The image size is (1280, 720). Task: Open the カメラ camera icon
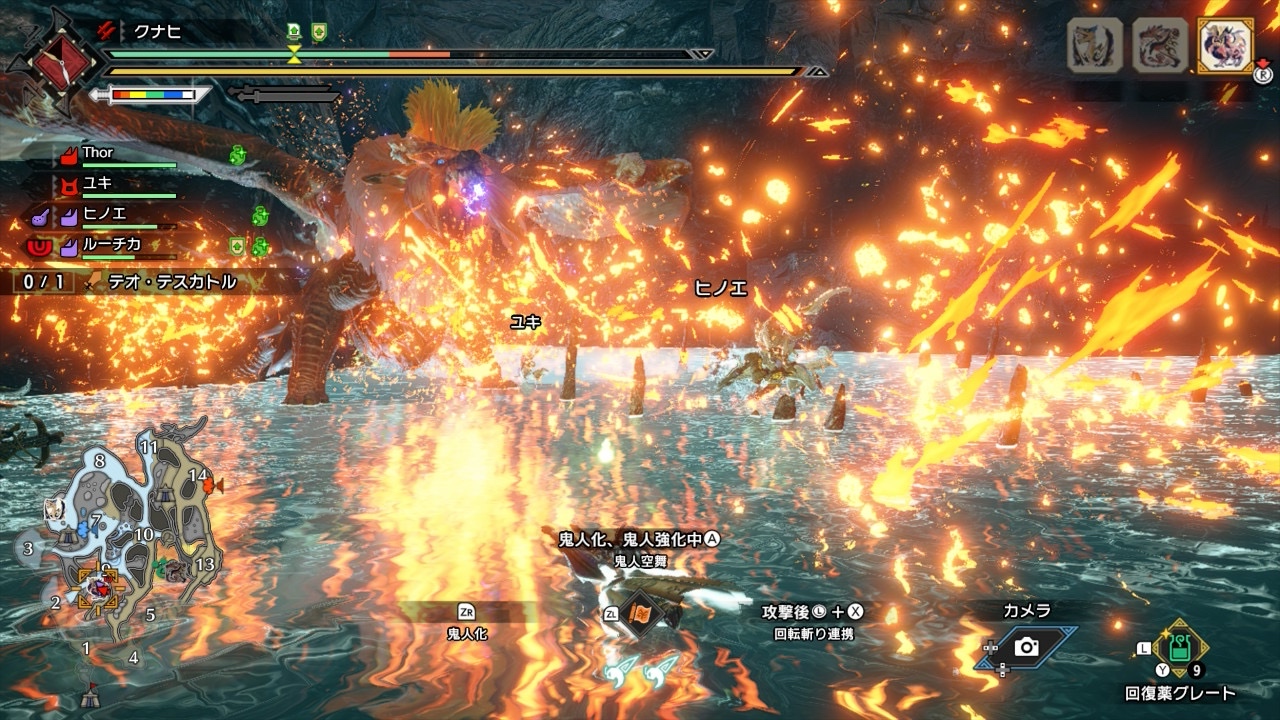point(1026,647)
